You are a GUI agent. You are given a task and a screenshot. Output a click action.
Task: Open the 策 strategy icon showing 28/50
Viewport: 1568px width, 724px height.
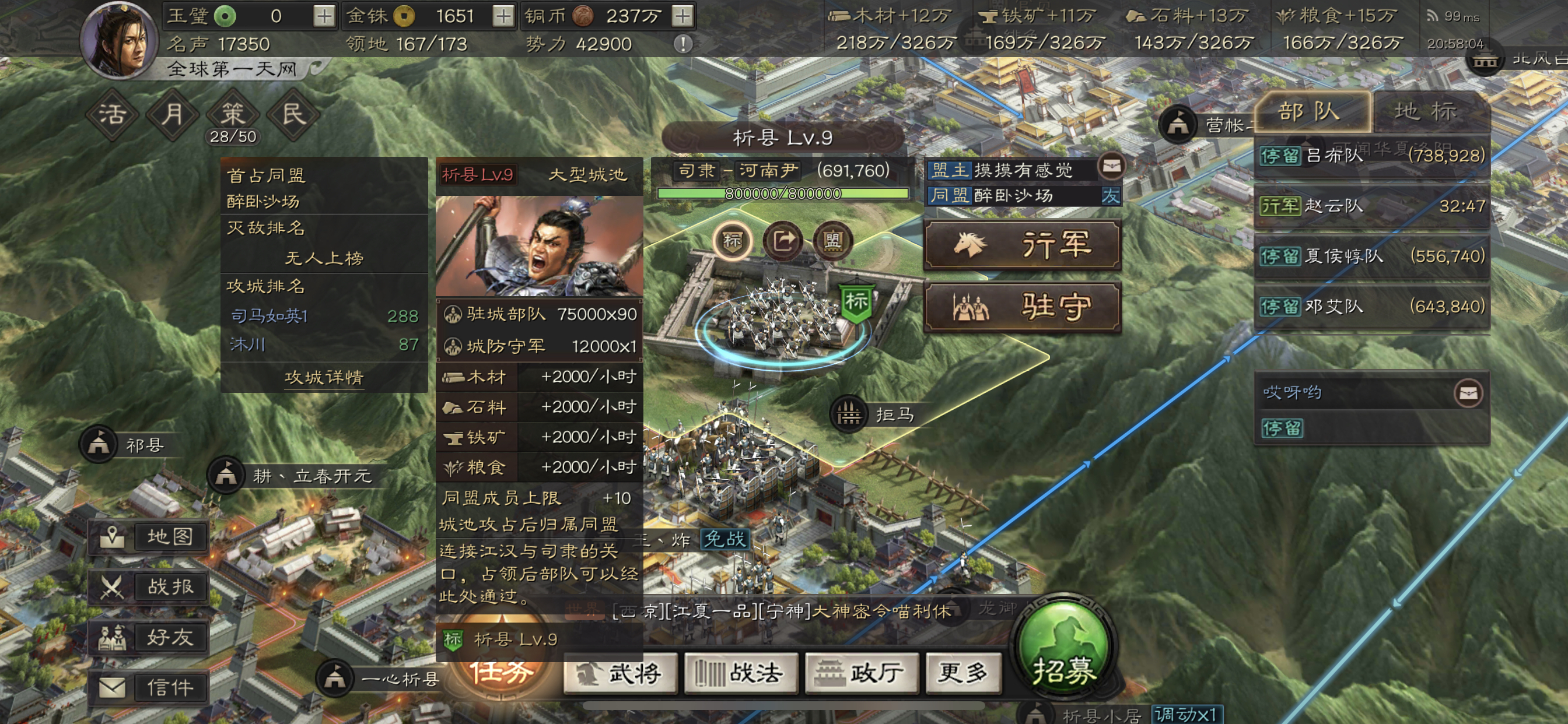(x=234, y=113)
